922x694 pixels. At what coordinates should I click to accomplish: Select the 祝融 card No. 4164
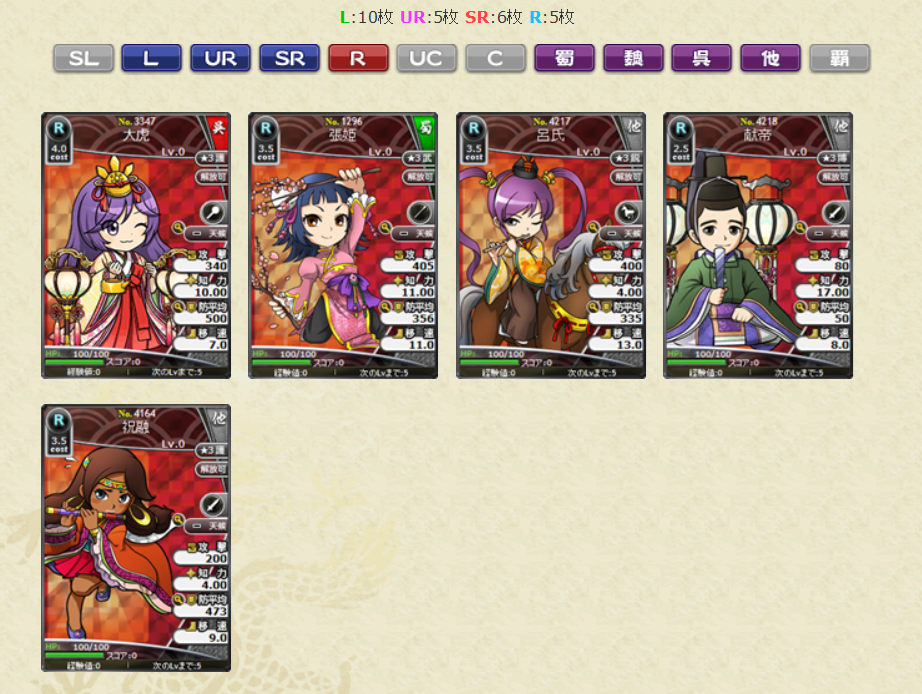coord(136,537)
